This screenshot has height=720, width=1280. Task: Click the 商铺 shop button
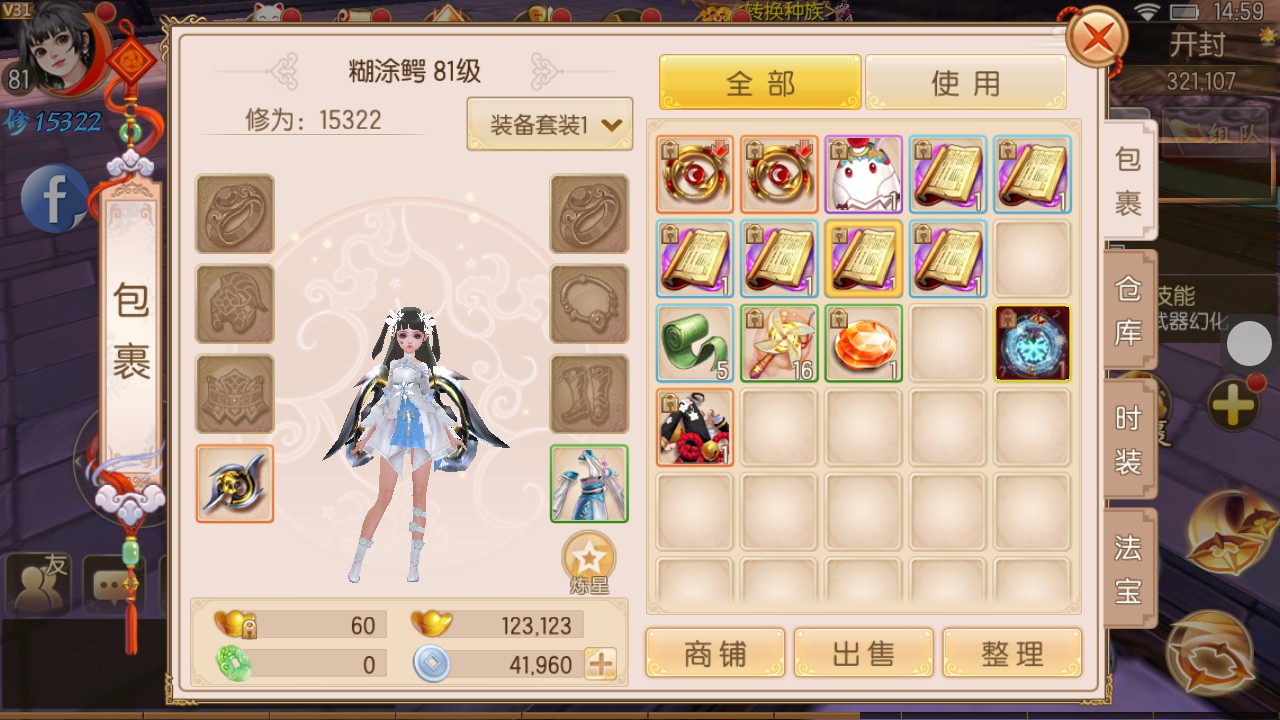tap(714, 651)
